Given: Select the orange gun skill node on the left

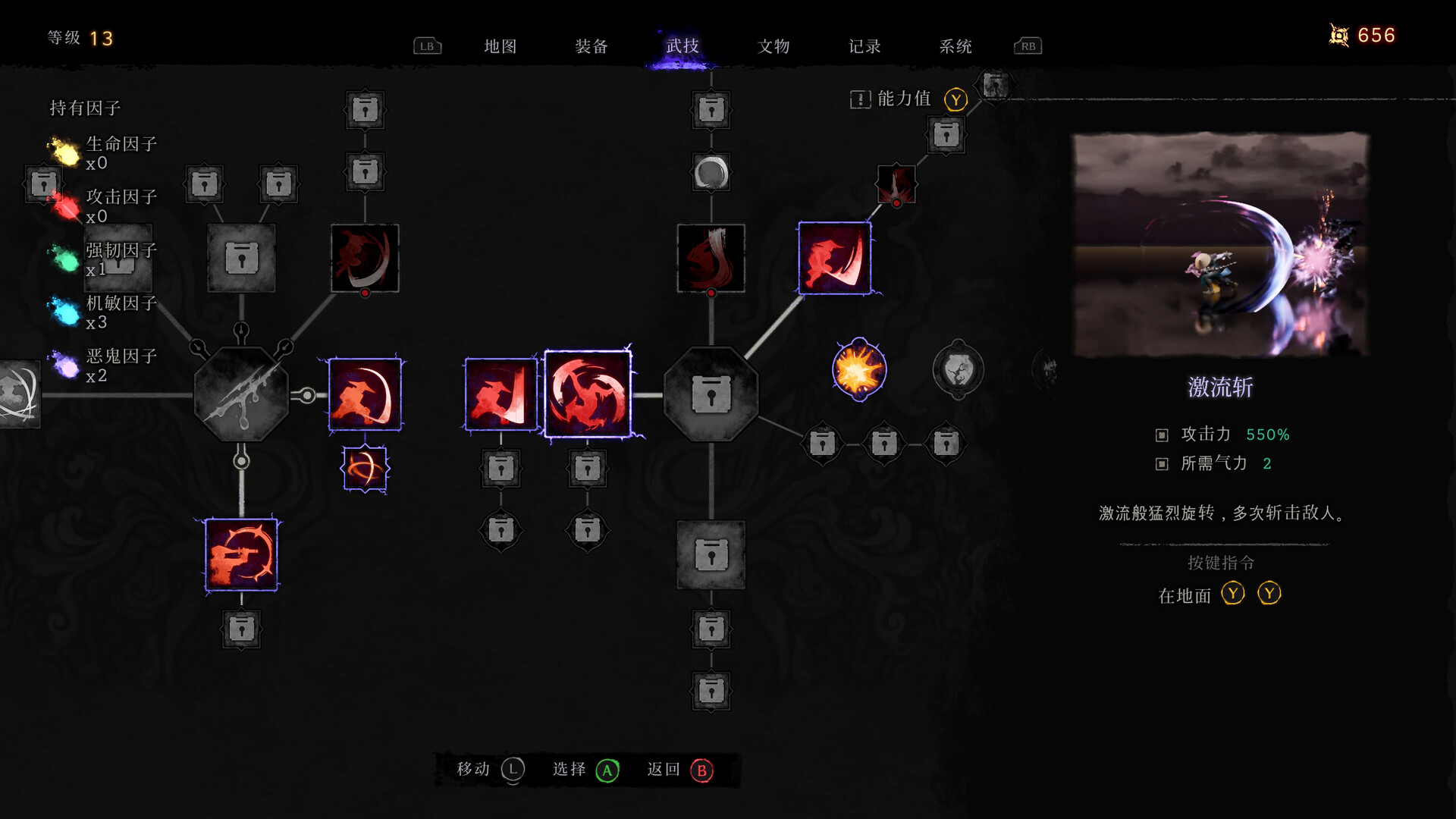Looking at the screenshot, I should (241, 552).
